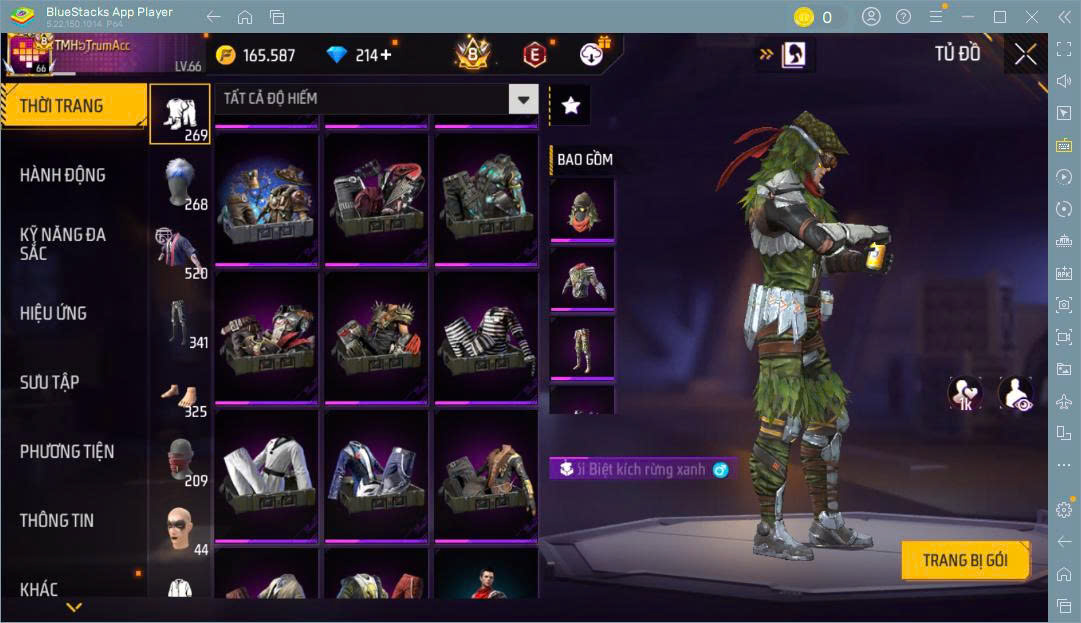Click the TRANG BỊ GÓI button
Viewport: 1081px width, 623px height.
pyautogui.click(x=964, y=560)
